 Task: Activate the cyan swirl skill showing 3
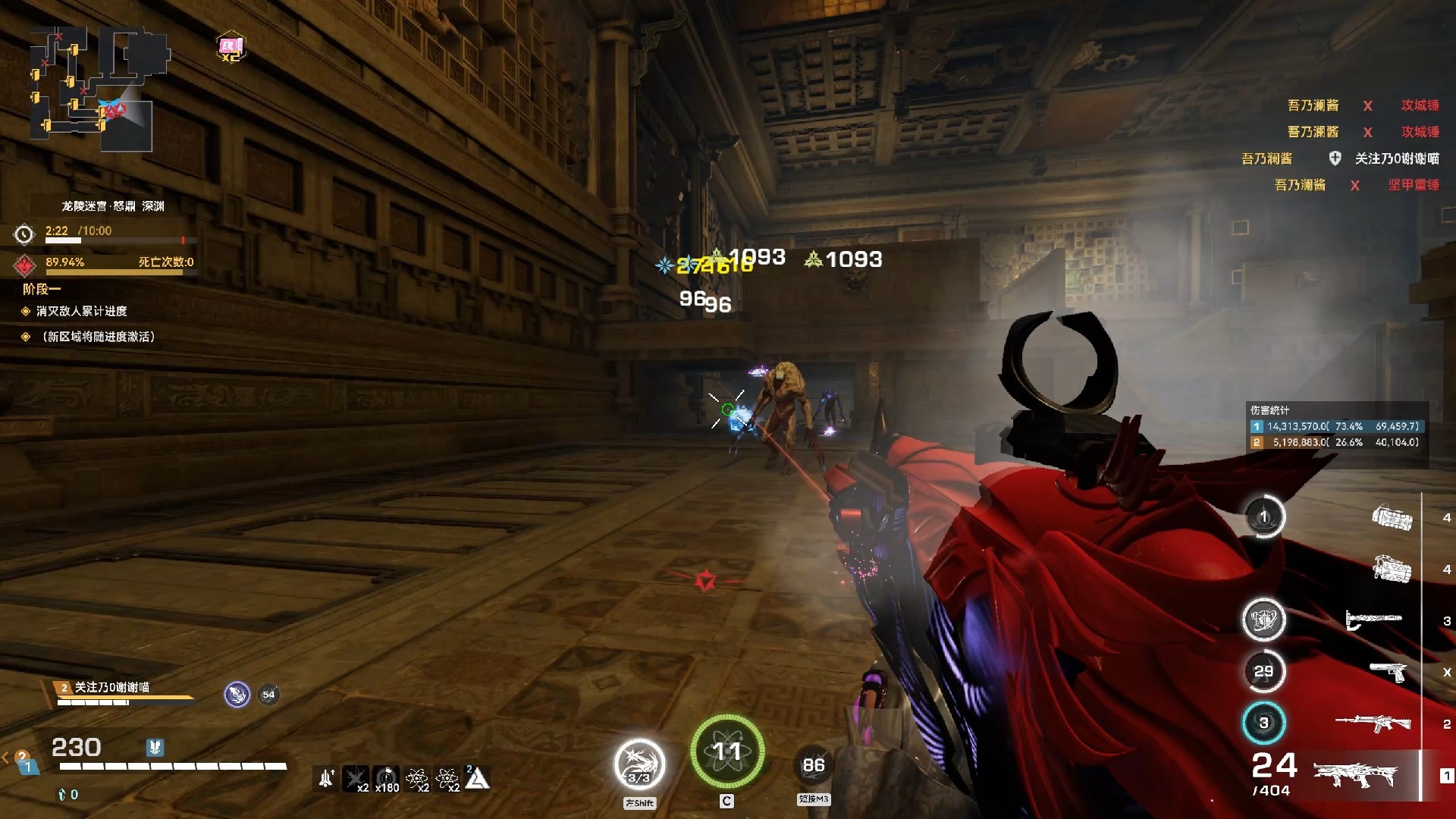click(x=1263, y=723)
